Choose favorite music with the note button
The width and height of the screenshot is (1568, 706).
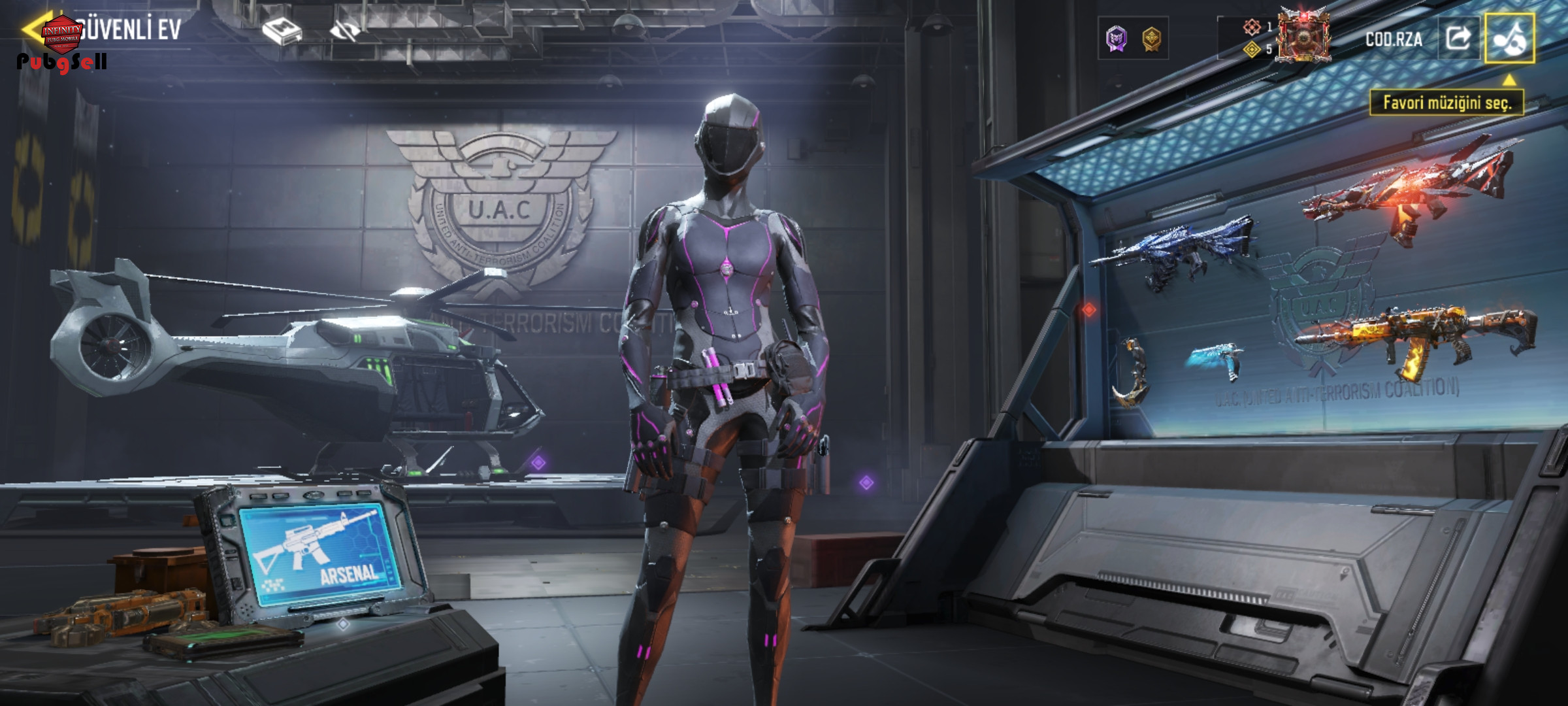click(1509, 38)
